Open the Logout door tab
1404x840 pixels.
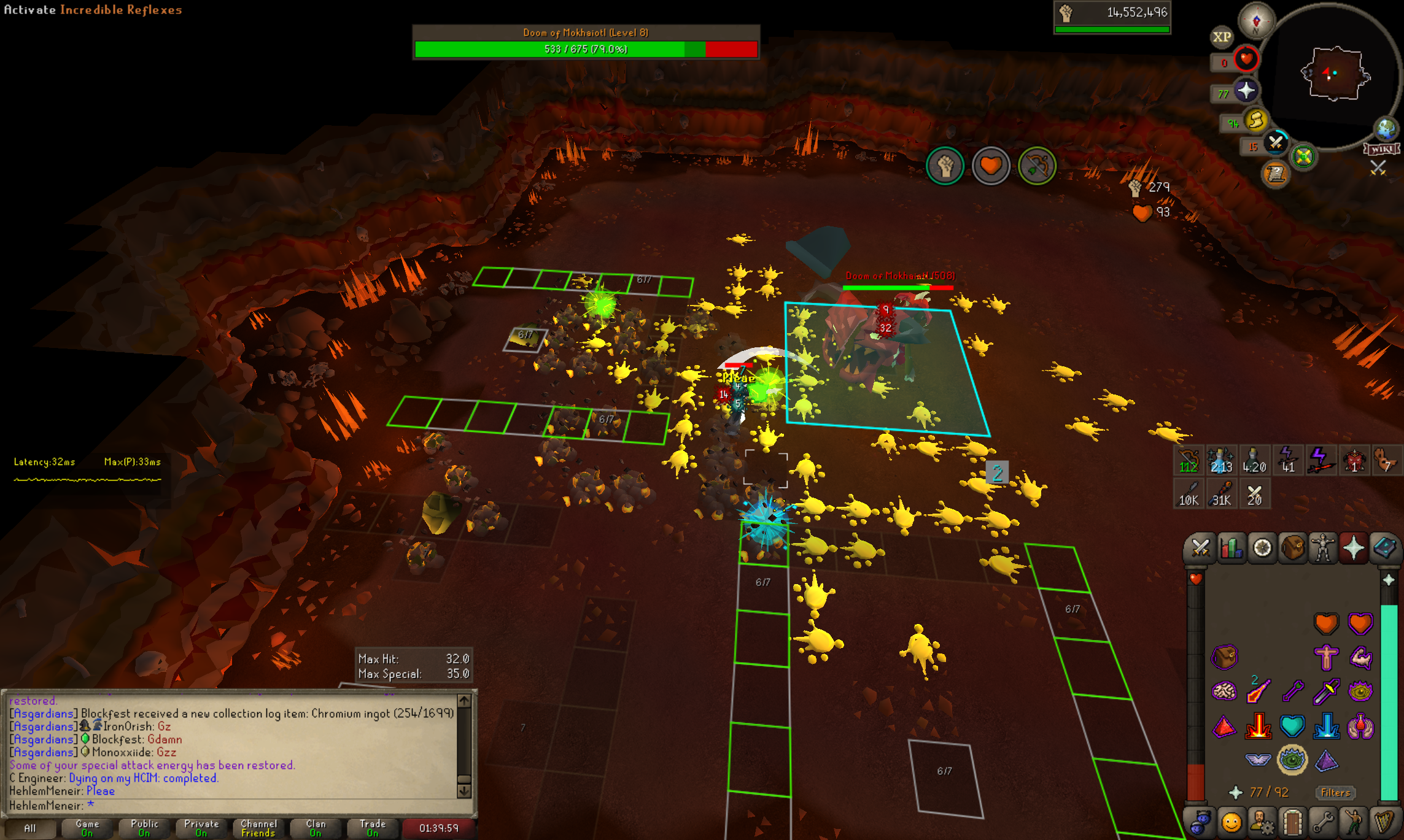tap(1293, 822)
